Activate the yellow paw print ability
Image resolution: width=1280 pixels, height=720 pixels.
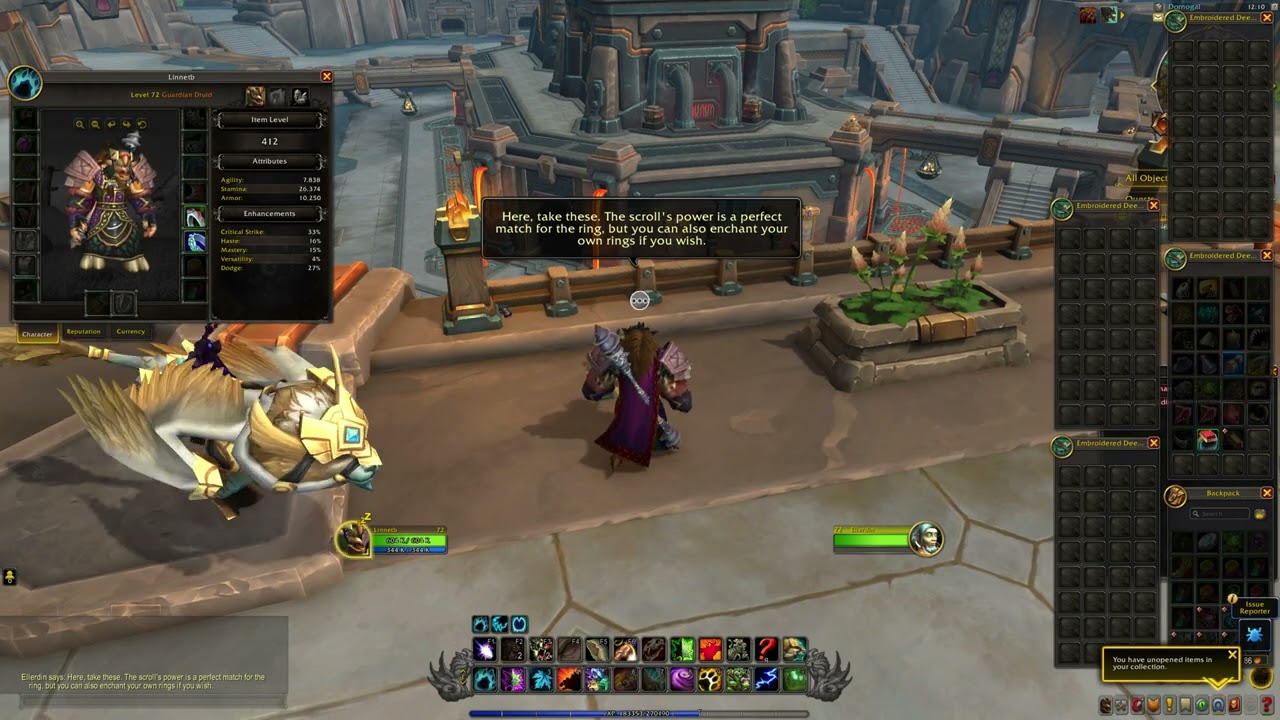tap(710, 680)
